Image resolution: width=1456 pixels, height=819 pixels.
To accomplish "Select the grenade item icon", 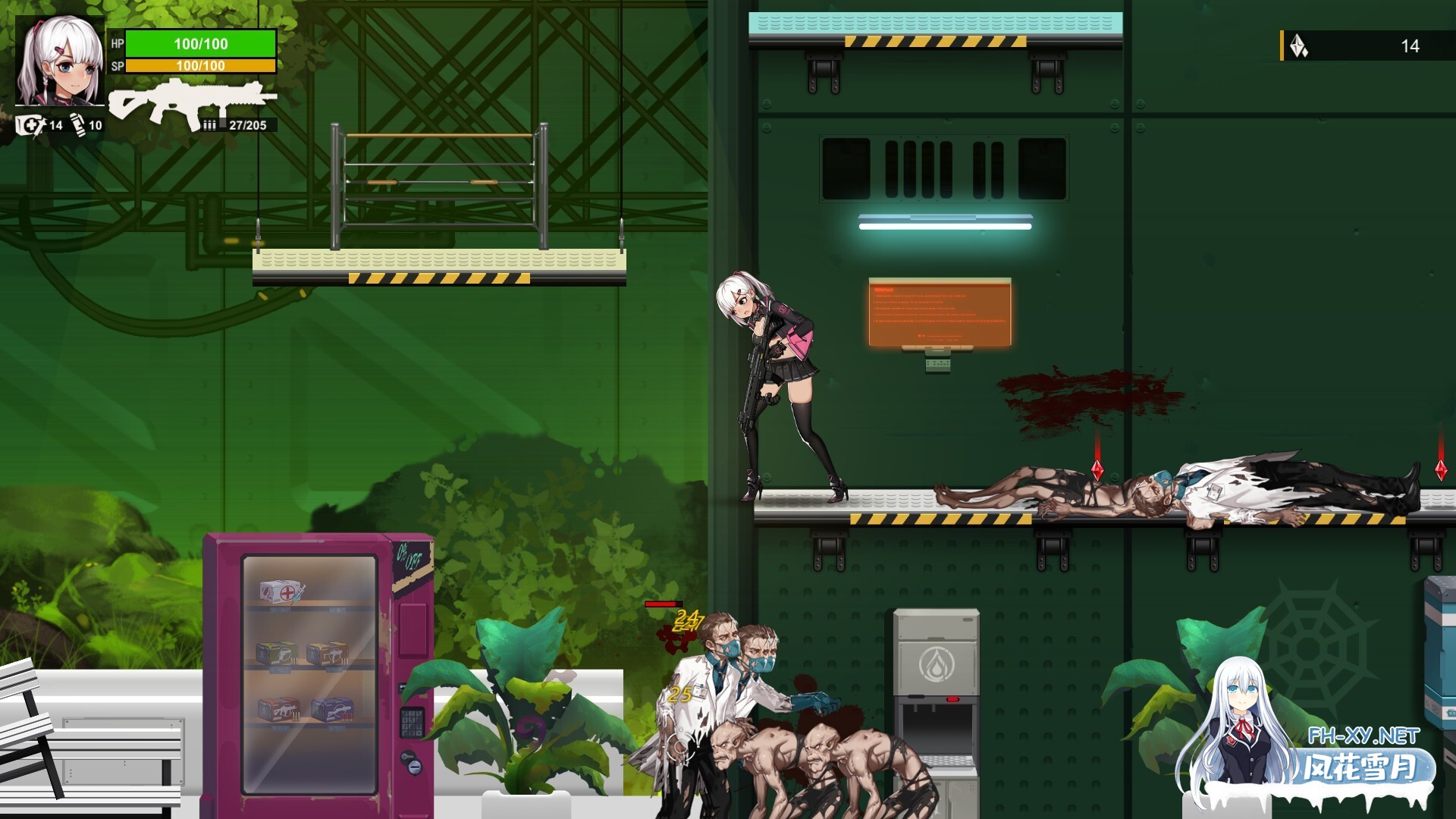I will click(79, 124).
